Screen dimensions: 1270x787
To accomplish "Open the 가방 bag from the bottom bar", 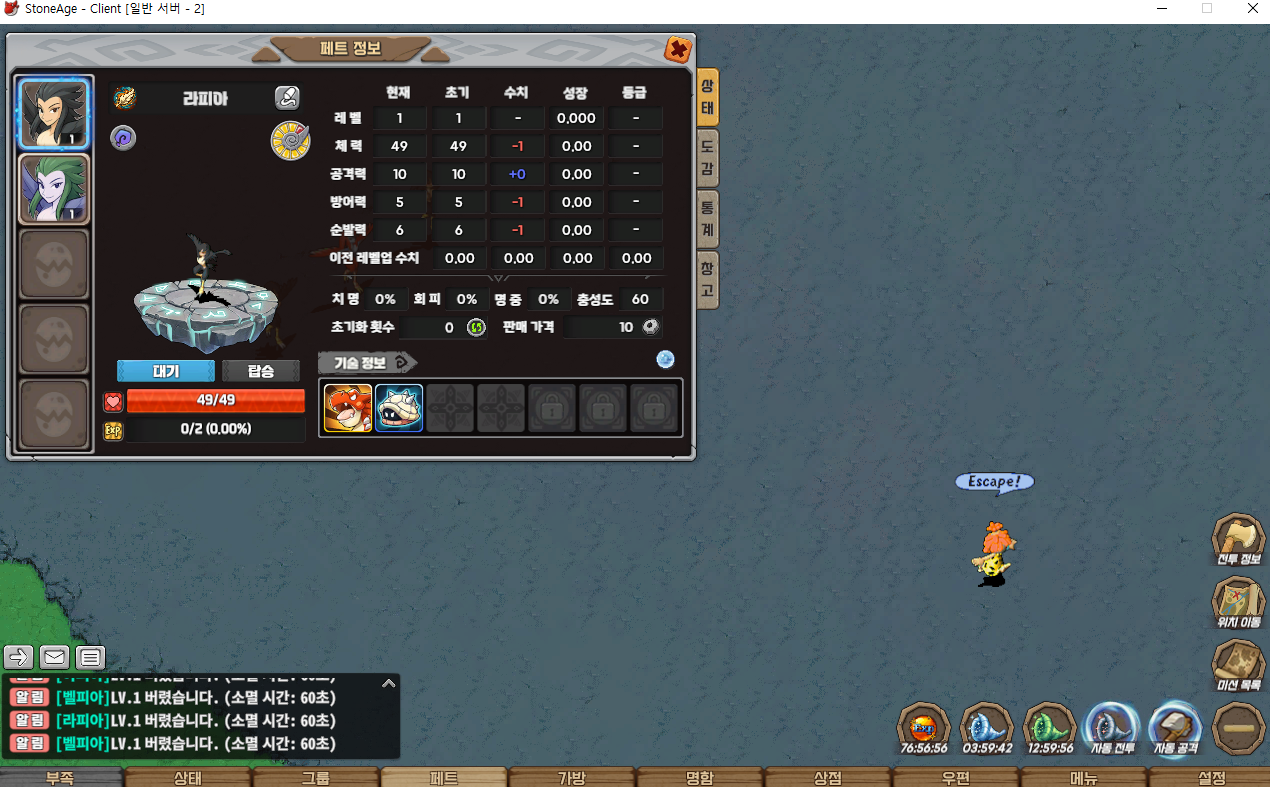I will pos(571,778).
